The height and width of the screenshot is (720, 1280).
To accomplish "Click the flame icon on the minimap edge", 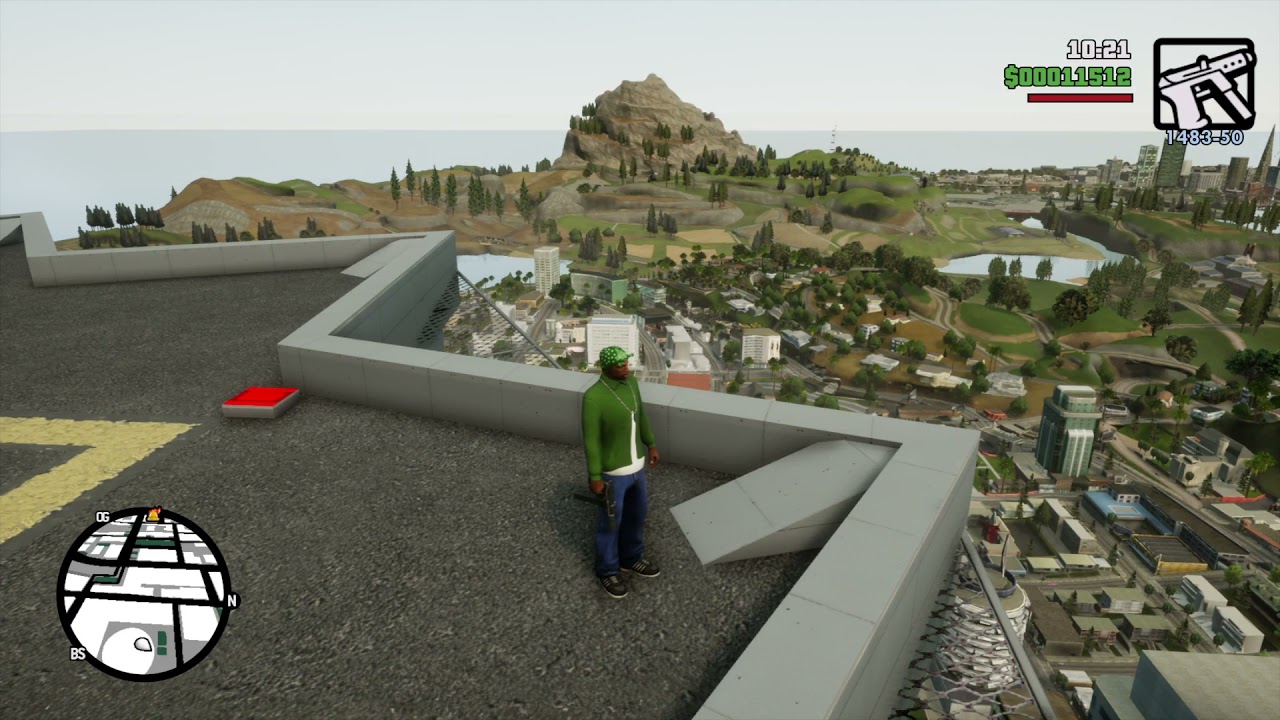I will 154,514.
